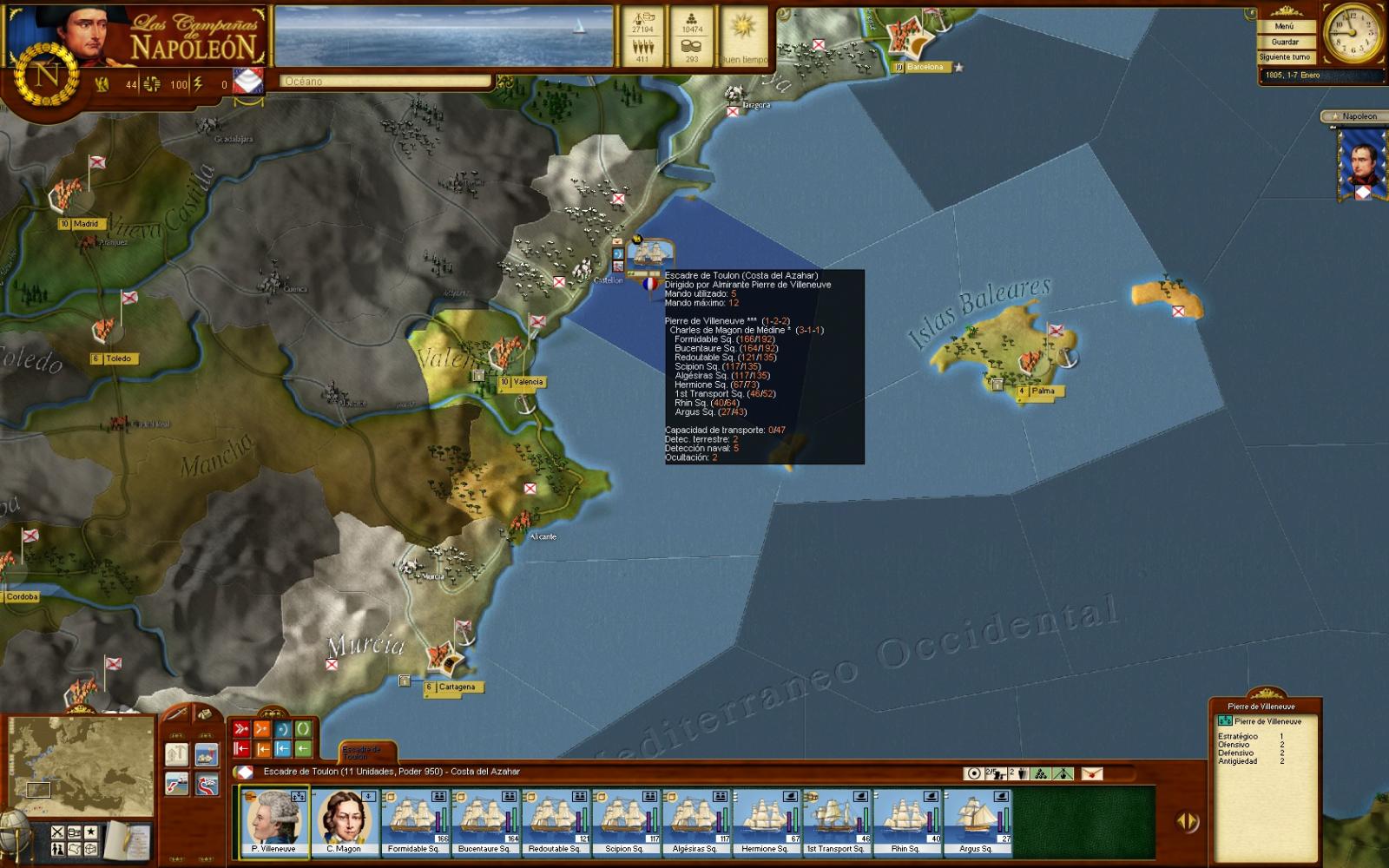
Task: Select the Hermione Sq. unit card
Action: (766, 821)
